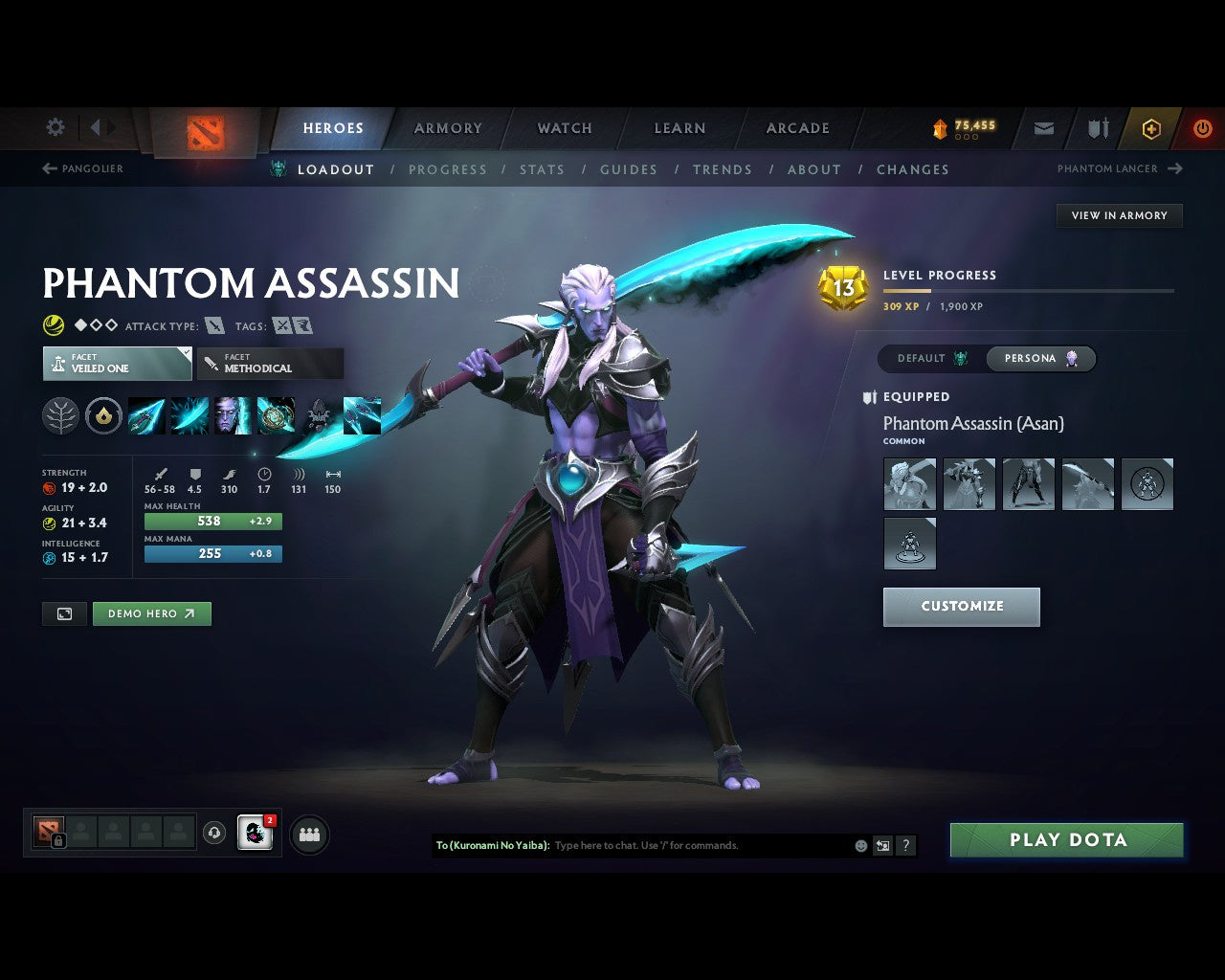Click the Demo Hero button
Image resolution: width=1225 pixels, height=980 pixels.
[x=151, y=613]
